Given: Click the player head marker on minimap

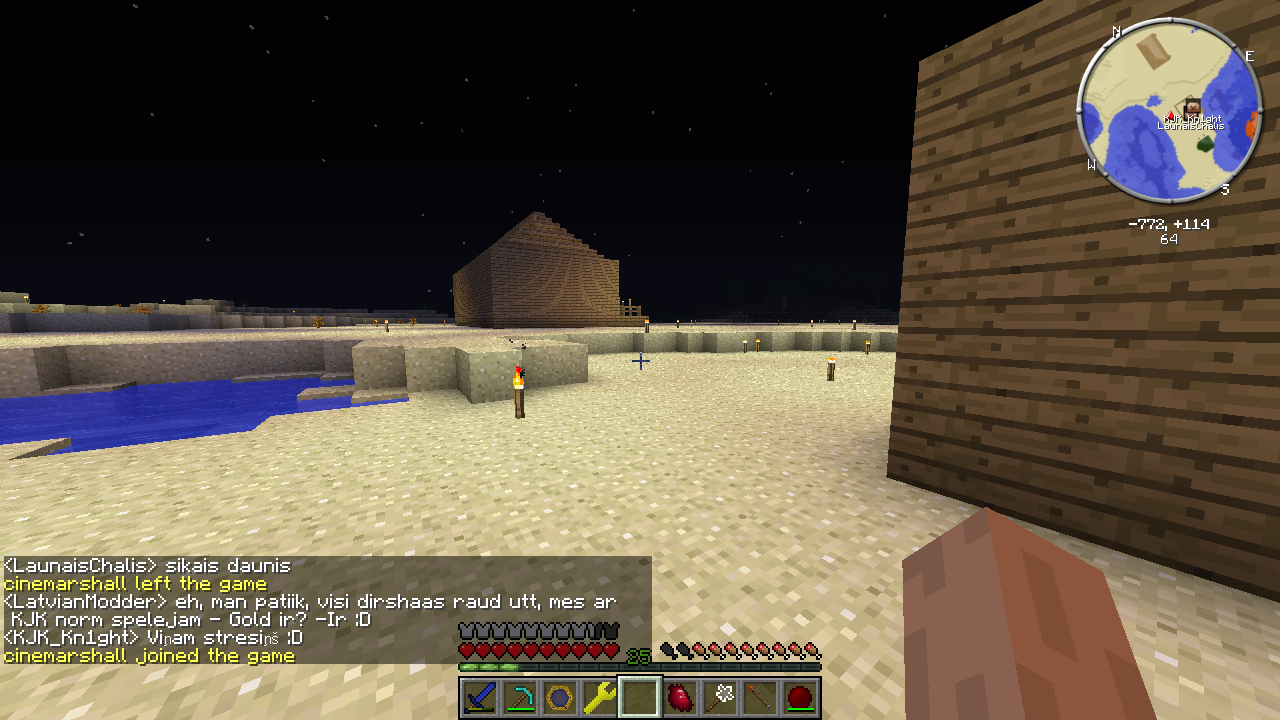Looking at the screenshot, I should pos(1192,107).
